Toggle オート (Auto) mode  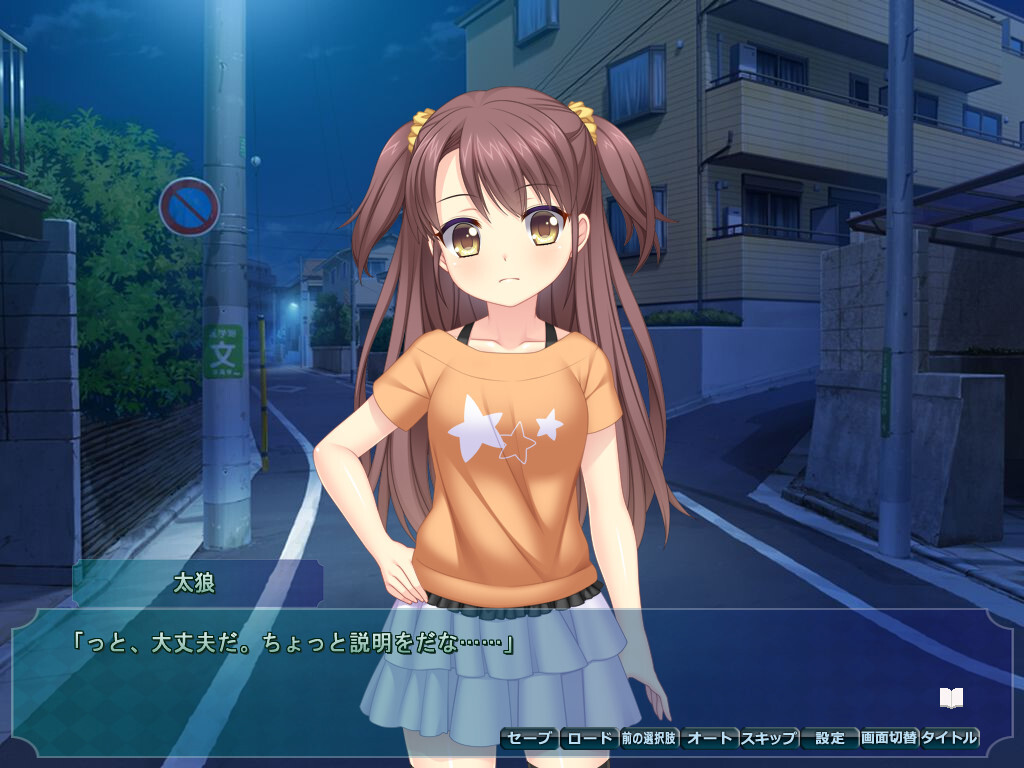pyautogui.click(x=709, y=739)
